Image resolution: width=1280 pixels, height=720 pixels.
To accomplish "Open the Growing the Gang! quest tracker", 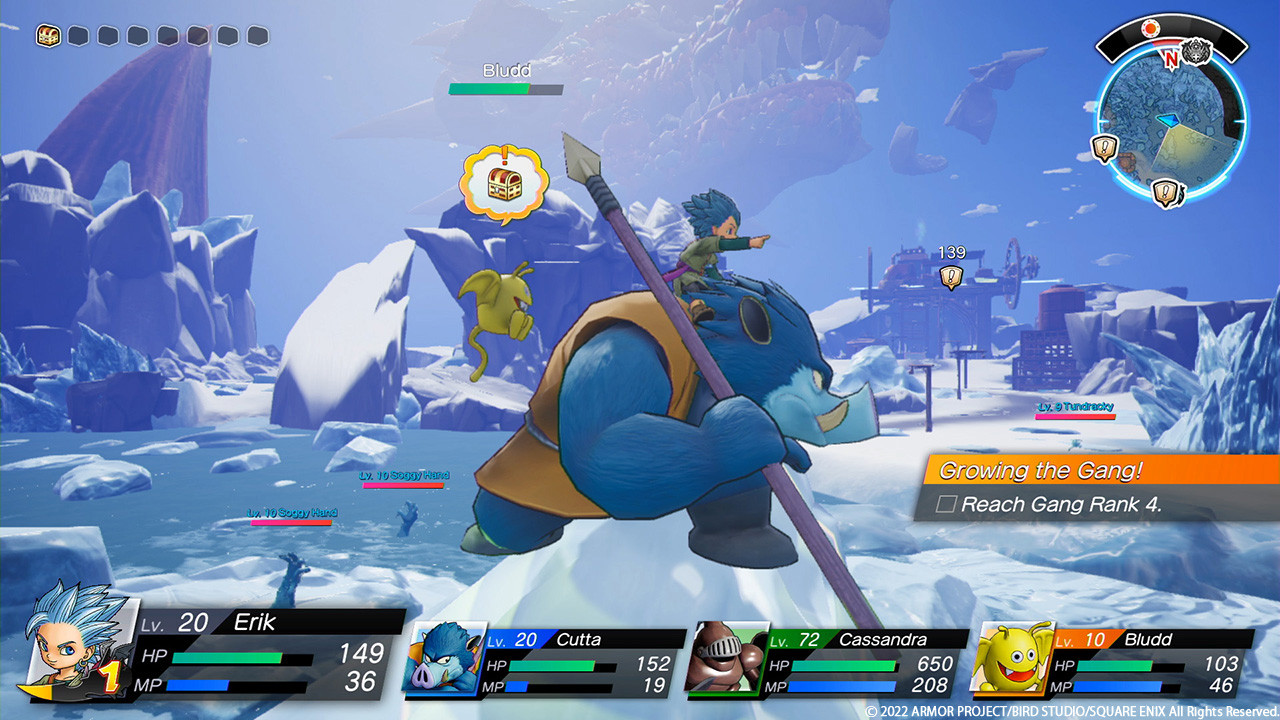I will (1040, 470).
